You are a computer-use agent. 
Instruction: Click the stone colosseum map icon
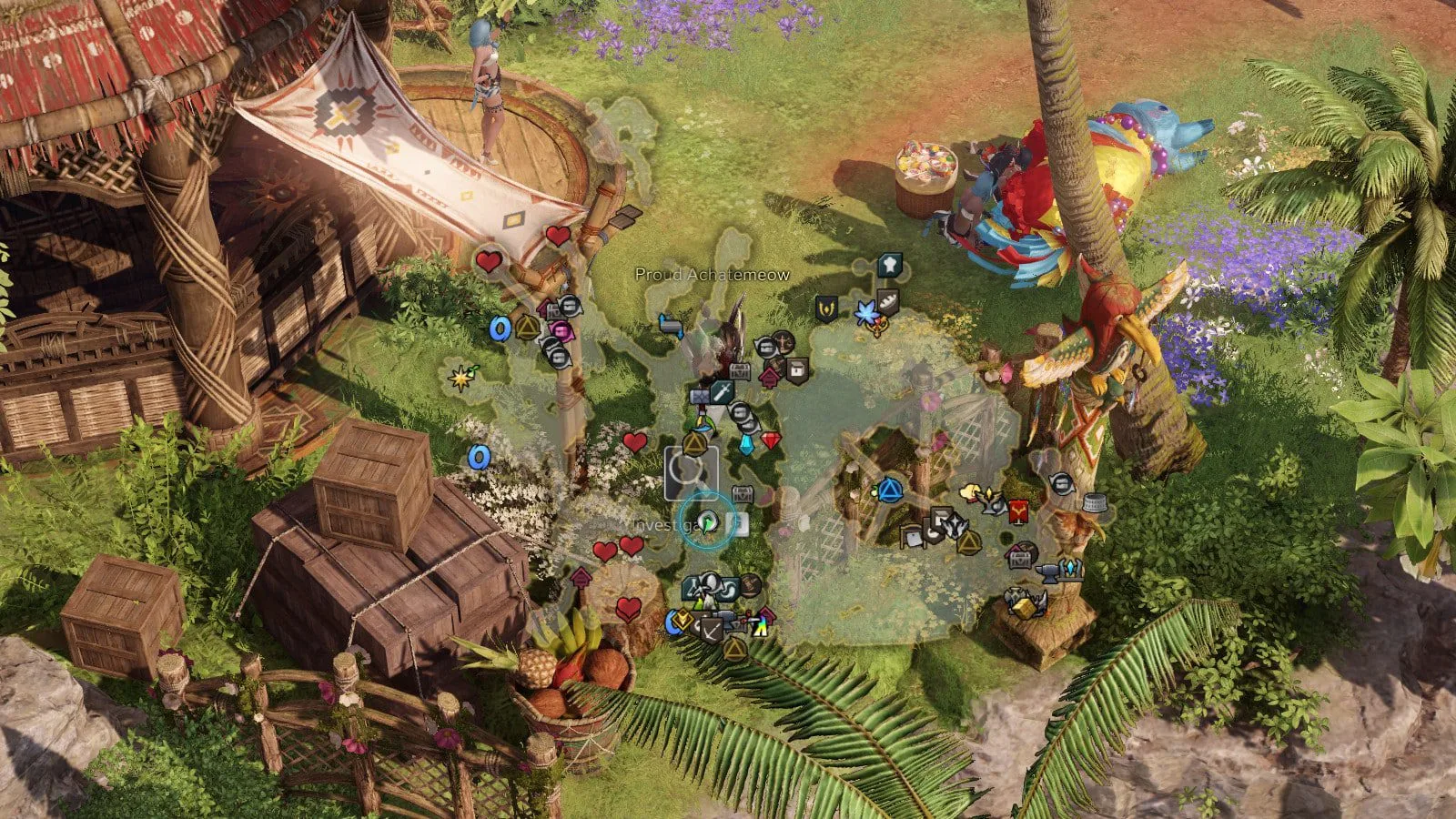pos(1095,502)
